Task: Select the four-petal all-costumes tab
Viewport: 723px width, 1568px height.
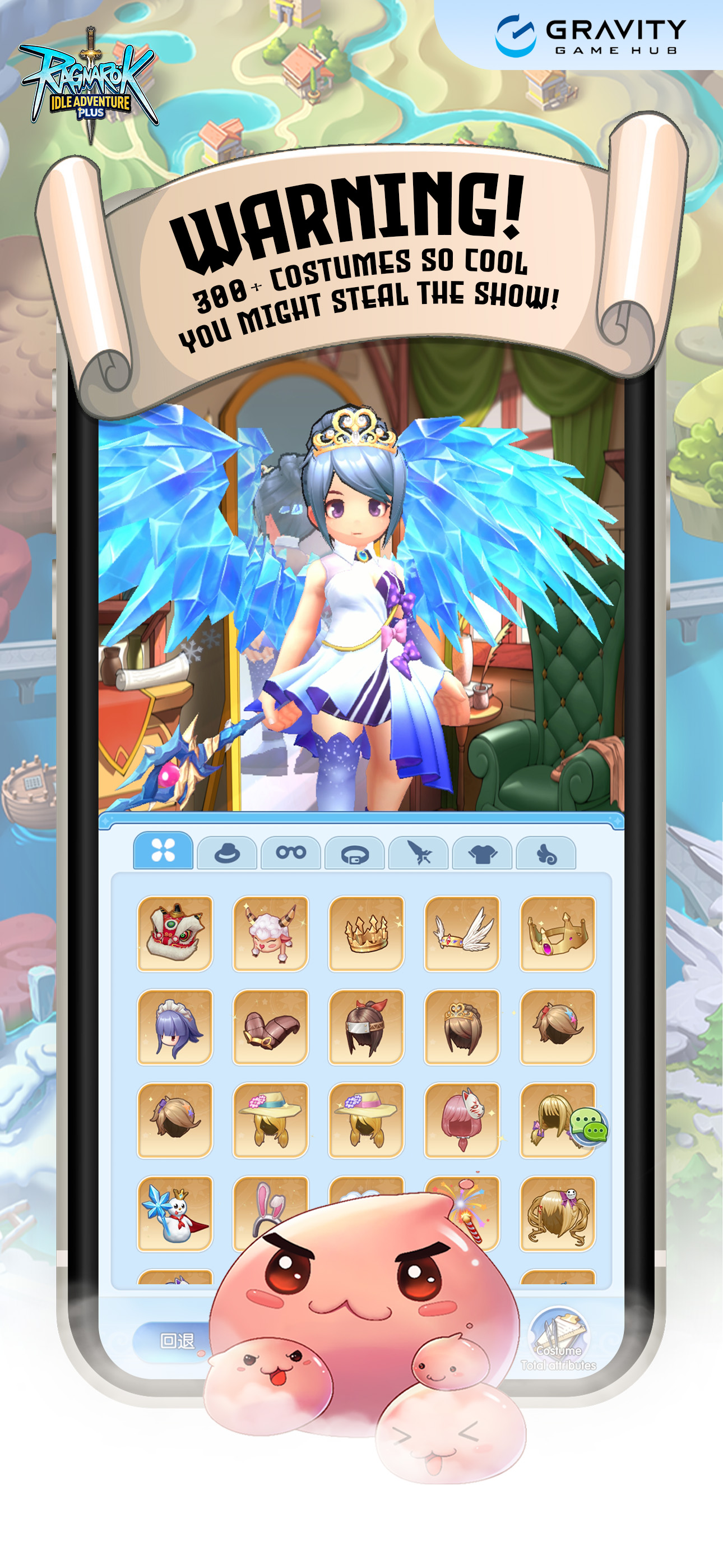Action: point(163,850)
